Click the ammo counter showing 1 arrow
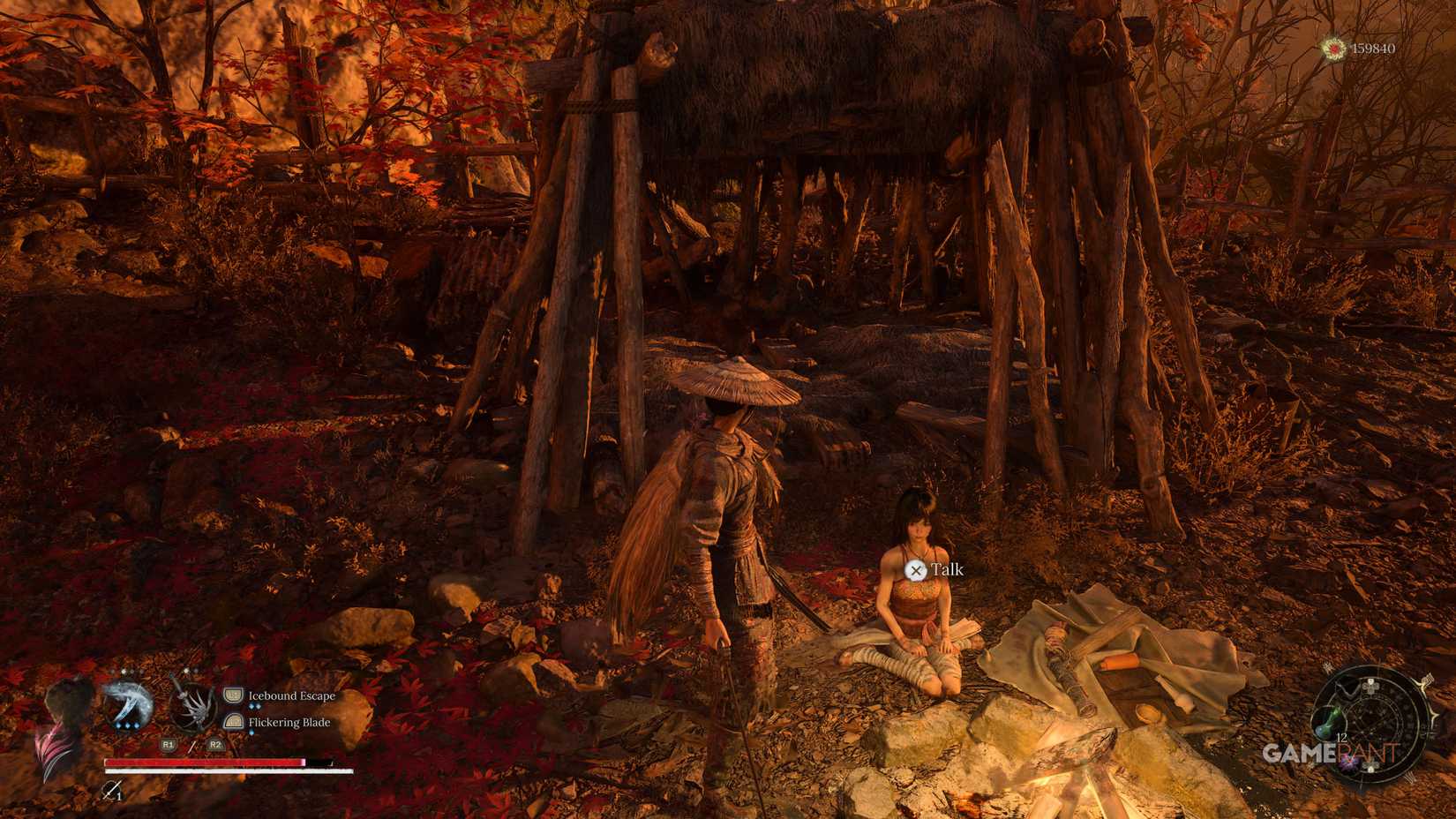The height and width of the screenshot is (819, 1456). 117,796
